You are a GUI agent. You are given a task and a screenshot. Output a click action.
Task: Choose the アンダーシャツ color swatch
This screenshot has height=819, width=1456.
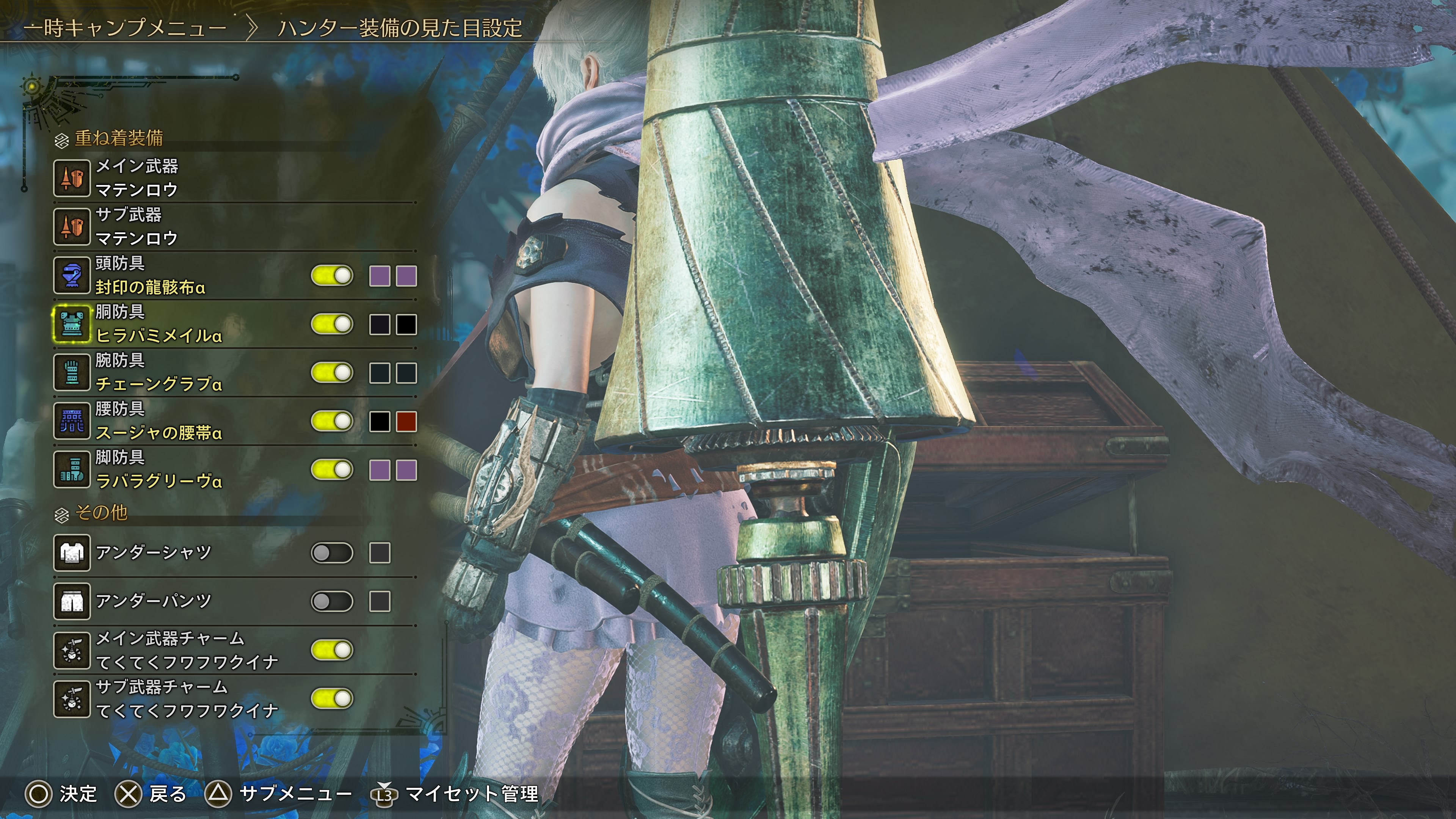(x=379, y=553)
